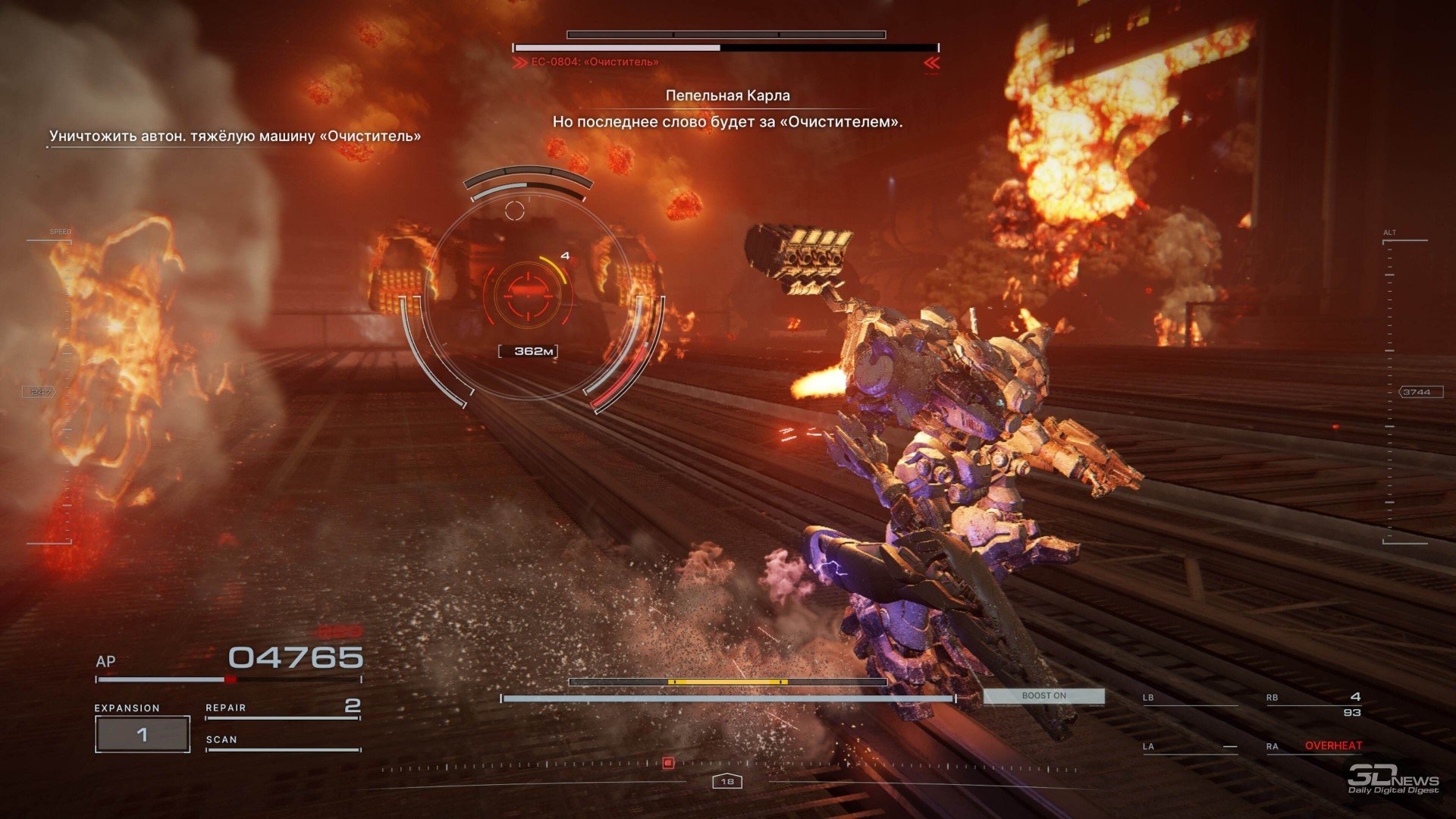Image resolution: width=1456 pixels, height=819 pixels.
Task: Open the Очиститель objective tracker
Action: pyautogui.click(x=234, y=136)
